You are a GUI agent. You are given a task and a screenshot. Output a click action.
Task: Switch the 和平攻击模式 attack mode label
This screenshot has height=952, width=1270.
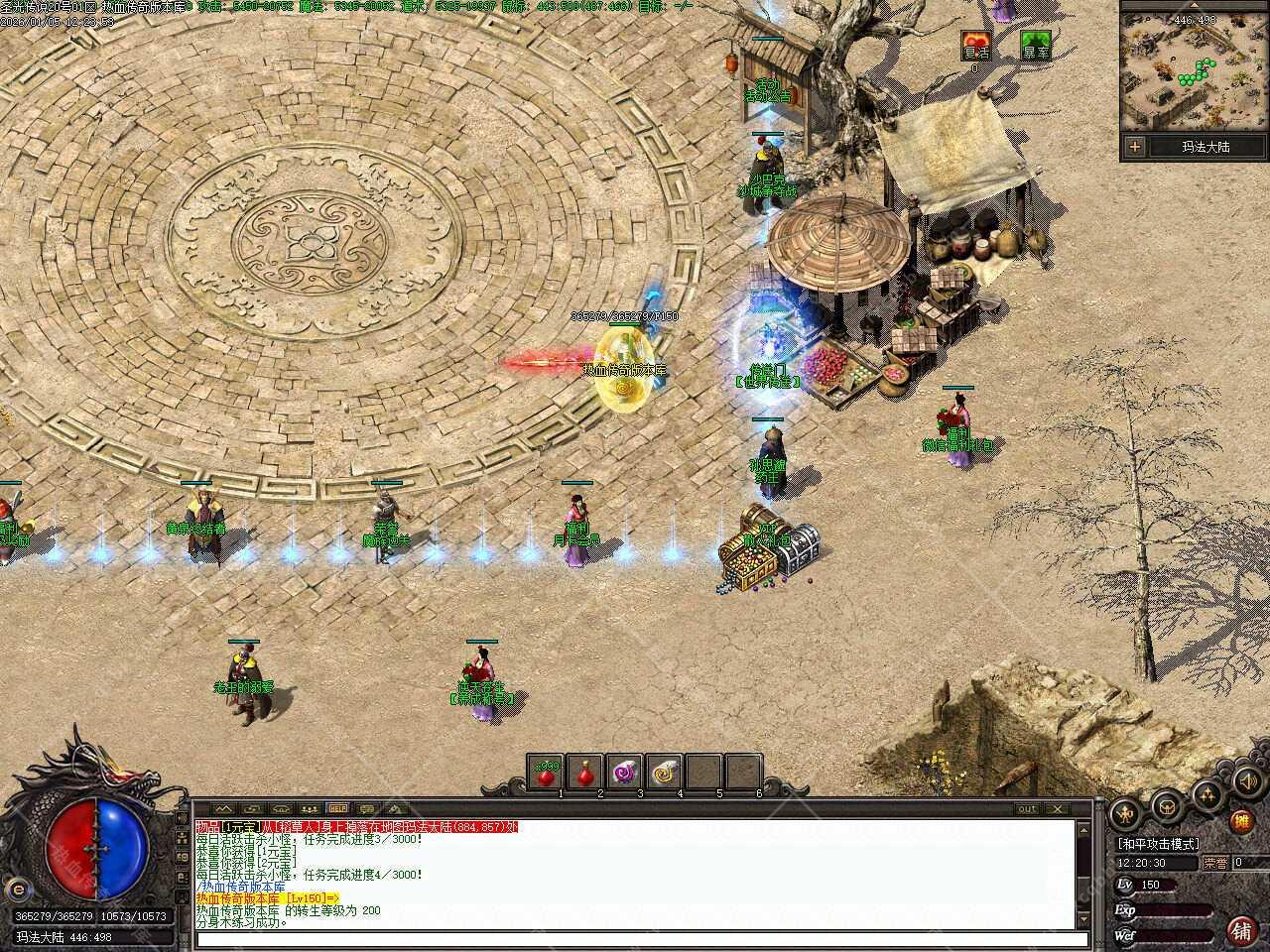coord(1158,844)
